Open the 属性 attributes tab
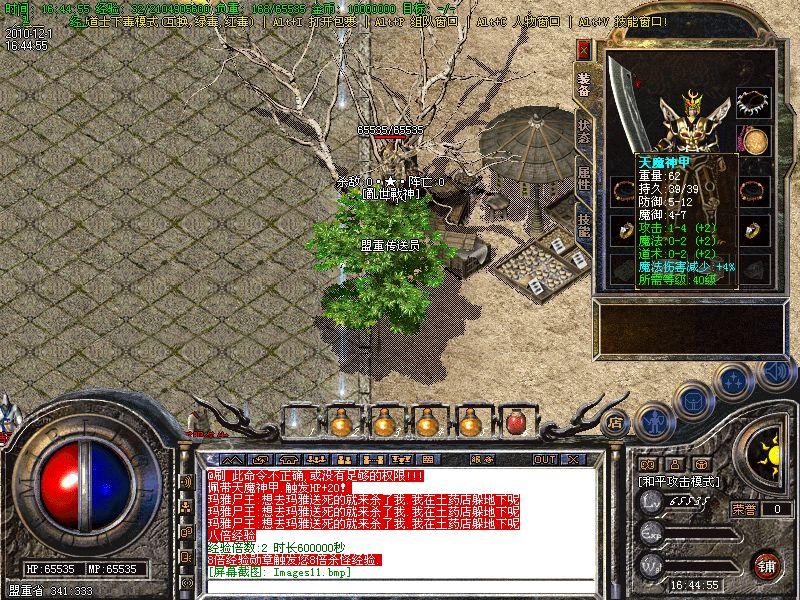Screen dimensions: 800x600 coord(584,182)
